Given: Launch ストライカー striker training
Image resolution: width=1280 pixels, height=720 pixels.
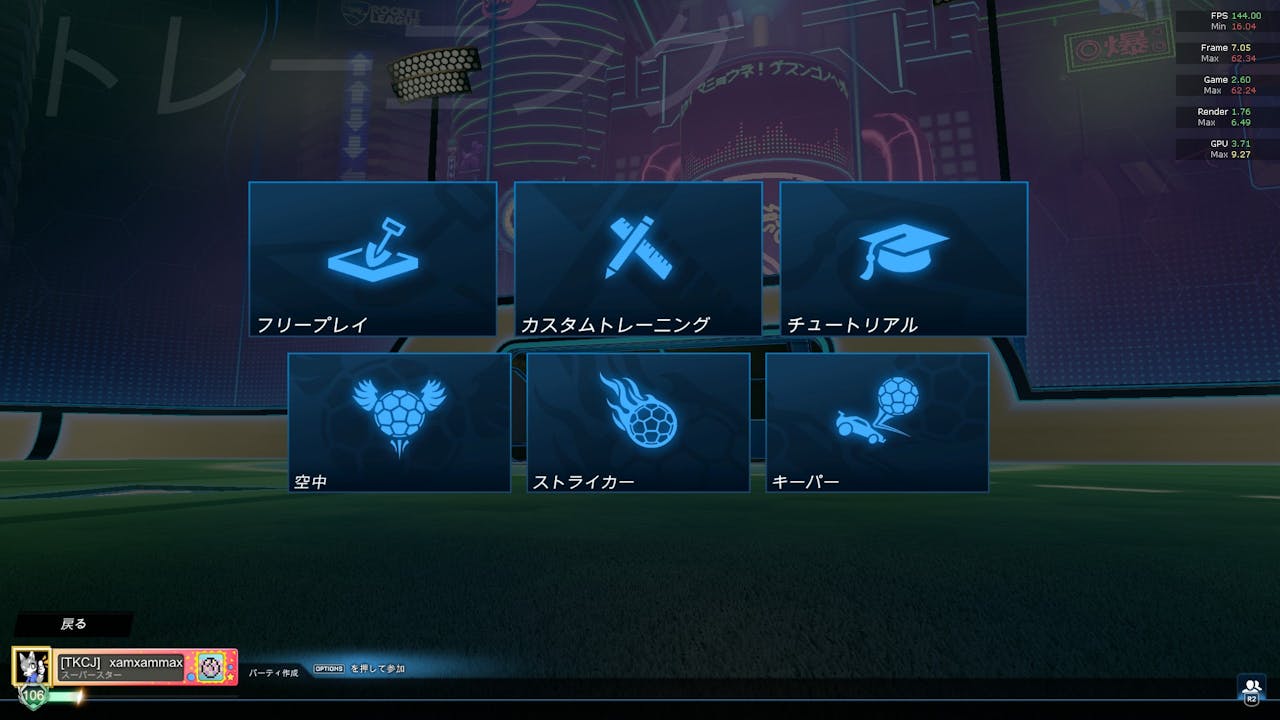Looking at the screenshot, I should [x=638, y=421].
